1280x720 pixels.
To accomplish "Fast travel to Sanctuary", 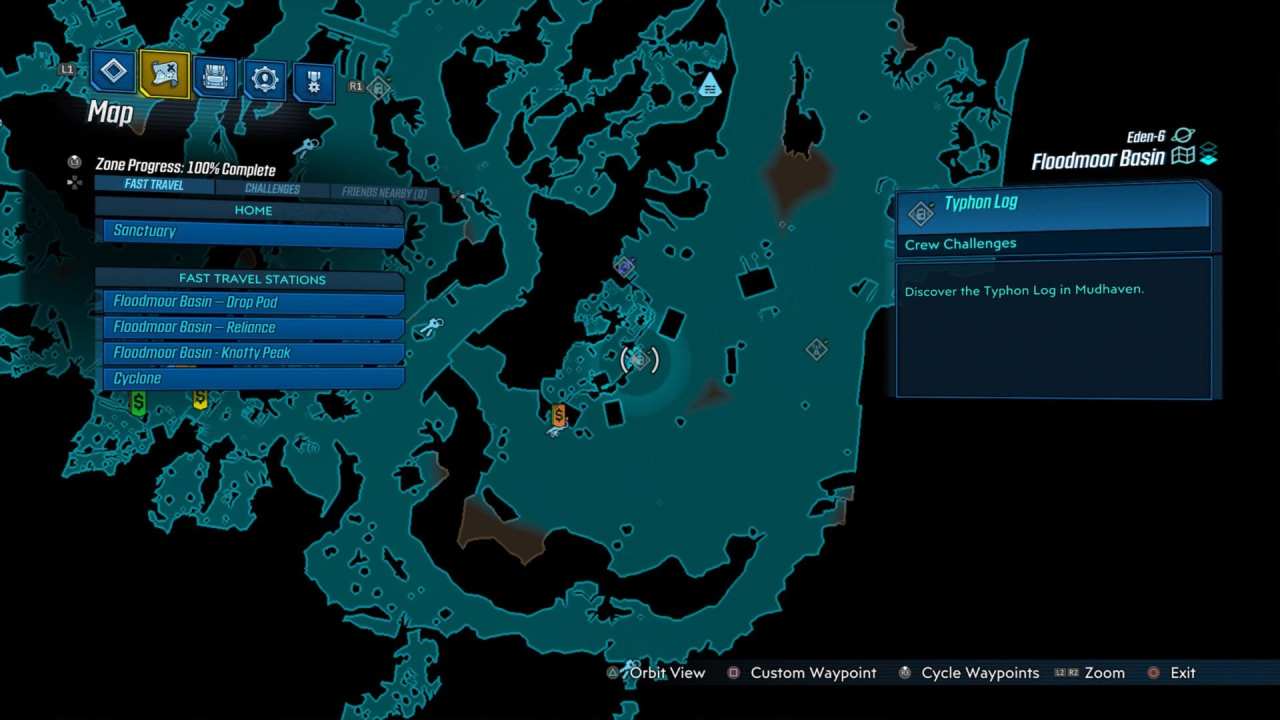I will click(250, 231).
